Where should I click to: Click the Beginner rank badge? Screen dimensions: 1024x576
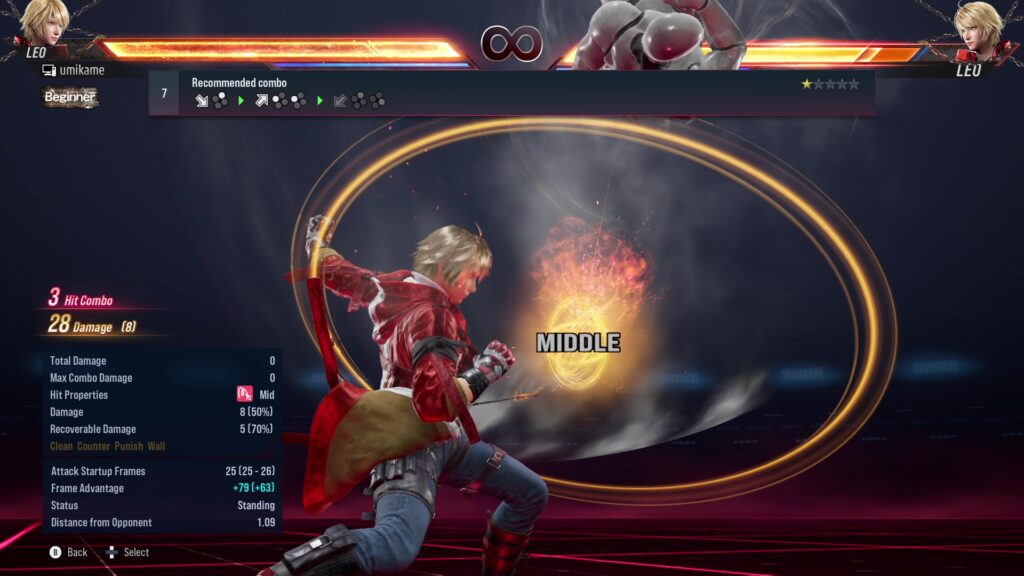[70, 97]
